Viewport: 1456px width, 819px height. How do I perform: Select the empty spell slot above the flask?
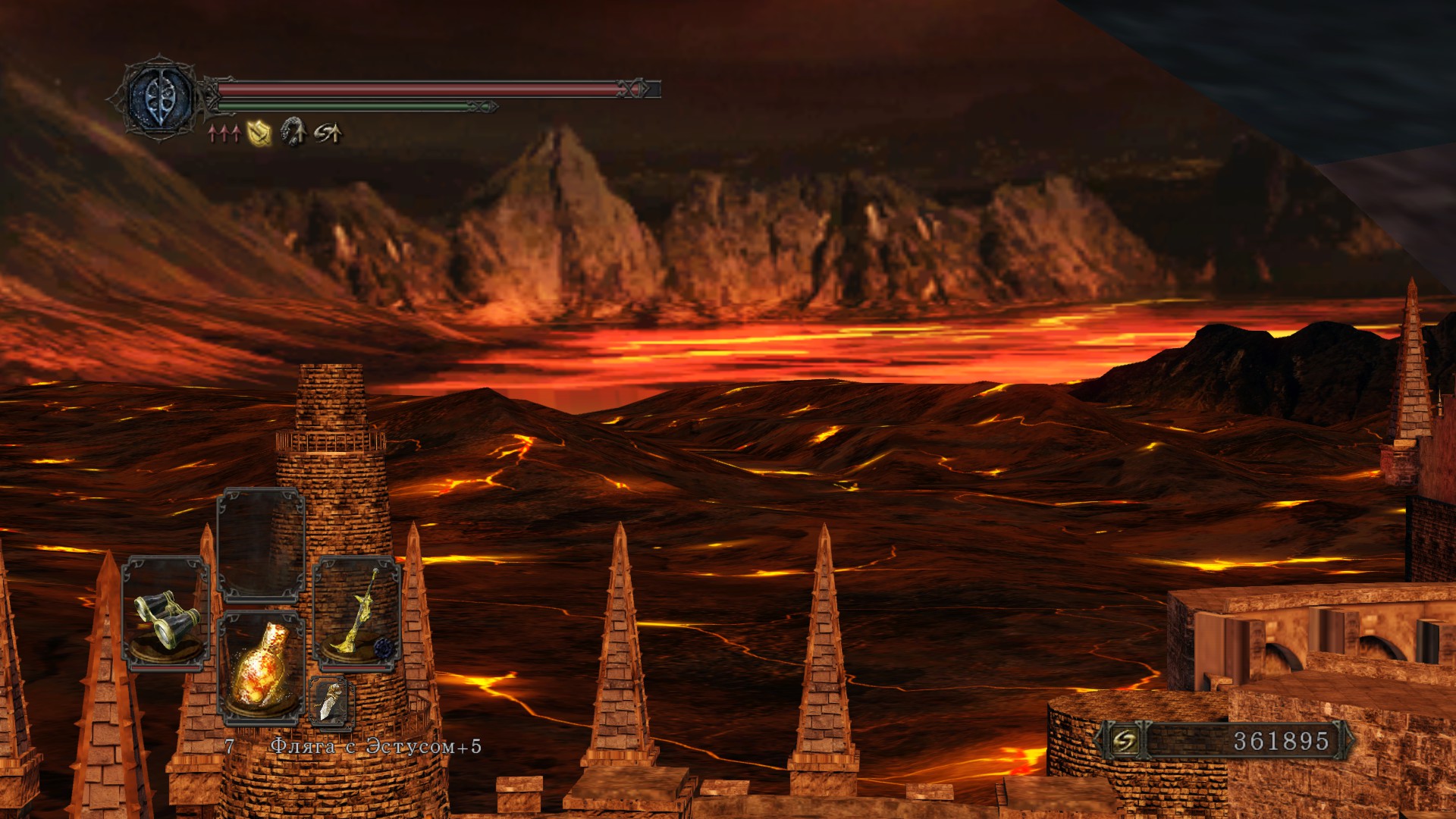pyautogui.click(x=261, y=546)
